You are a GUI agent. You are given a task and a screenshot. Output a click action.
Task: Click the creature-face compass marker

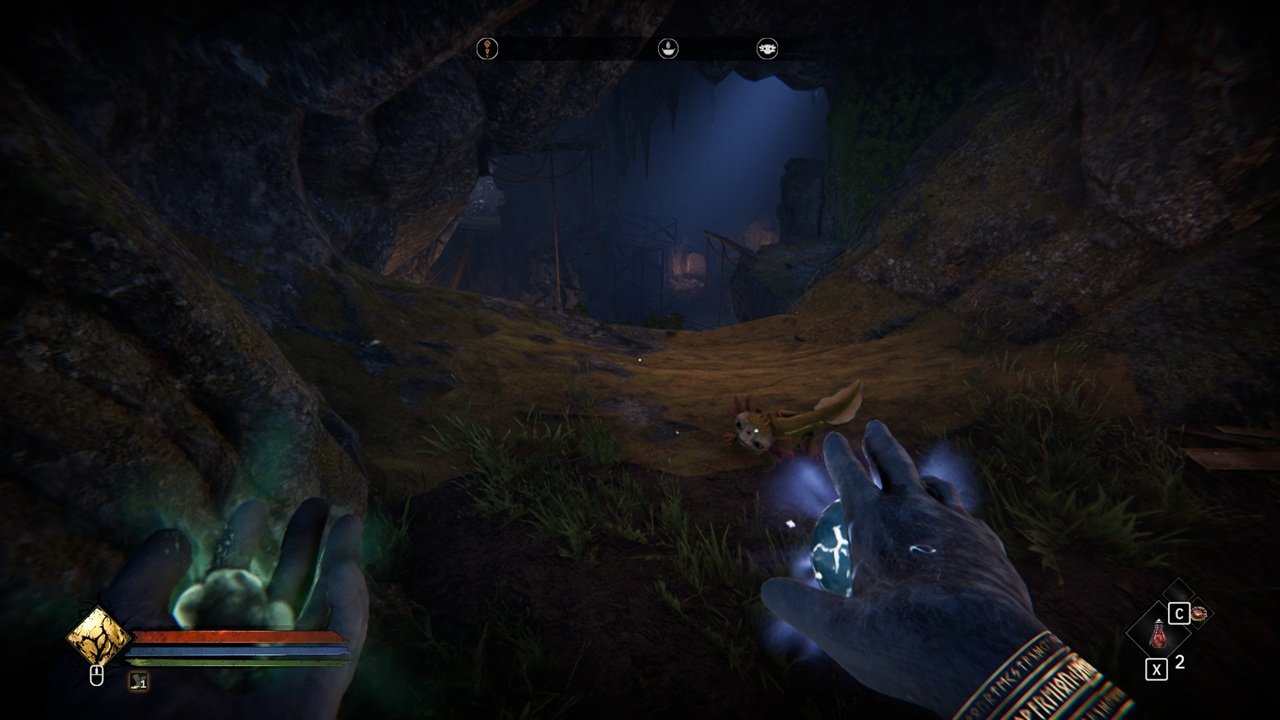(x=767, y=48)
